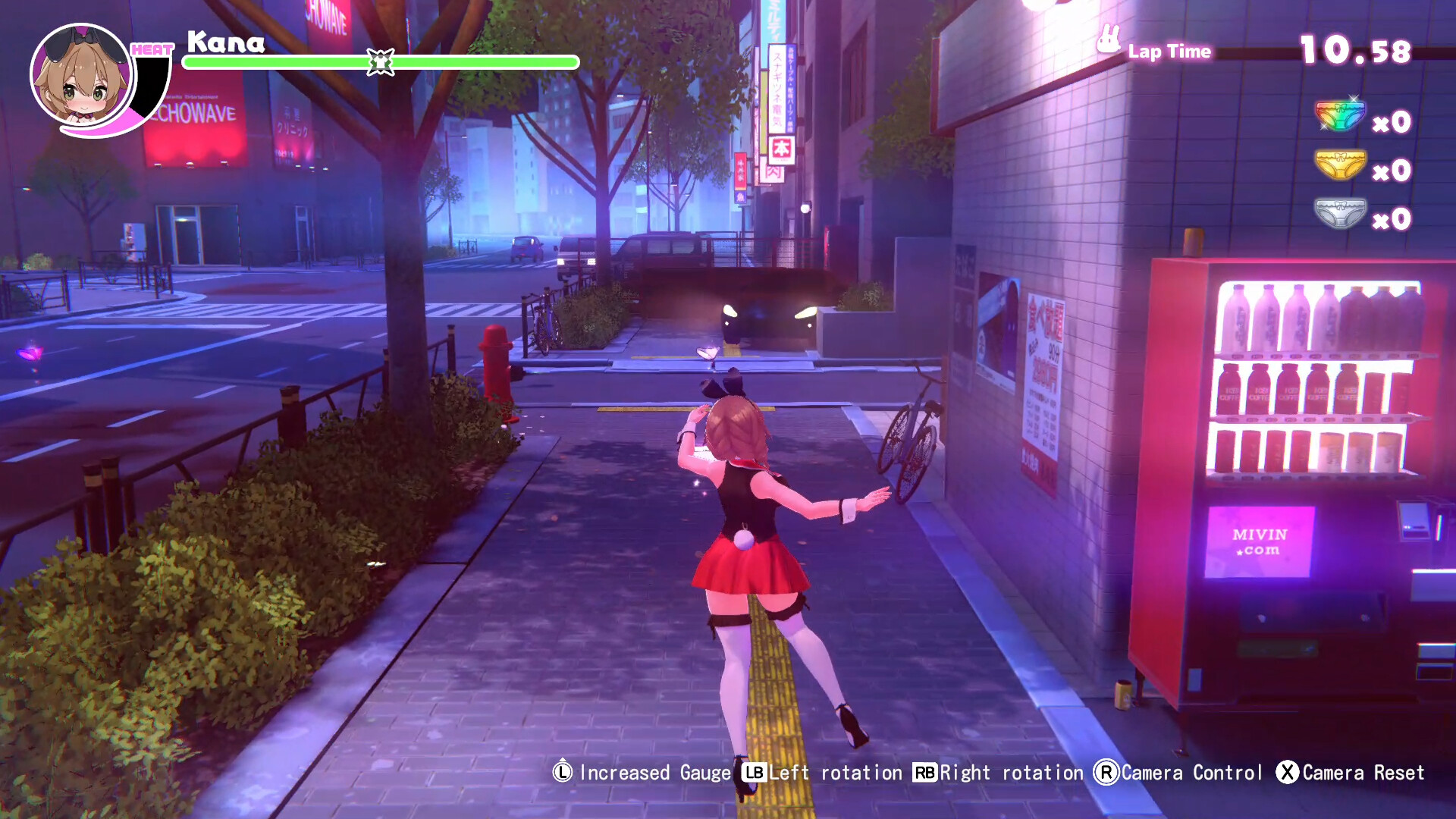The image size is (1456, 819).
Task: Click the star emblem on the stamina bar
Action: pos(379,62)
